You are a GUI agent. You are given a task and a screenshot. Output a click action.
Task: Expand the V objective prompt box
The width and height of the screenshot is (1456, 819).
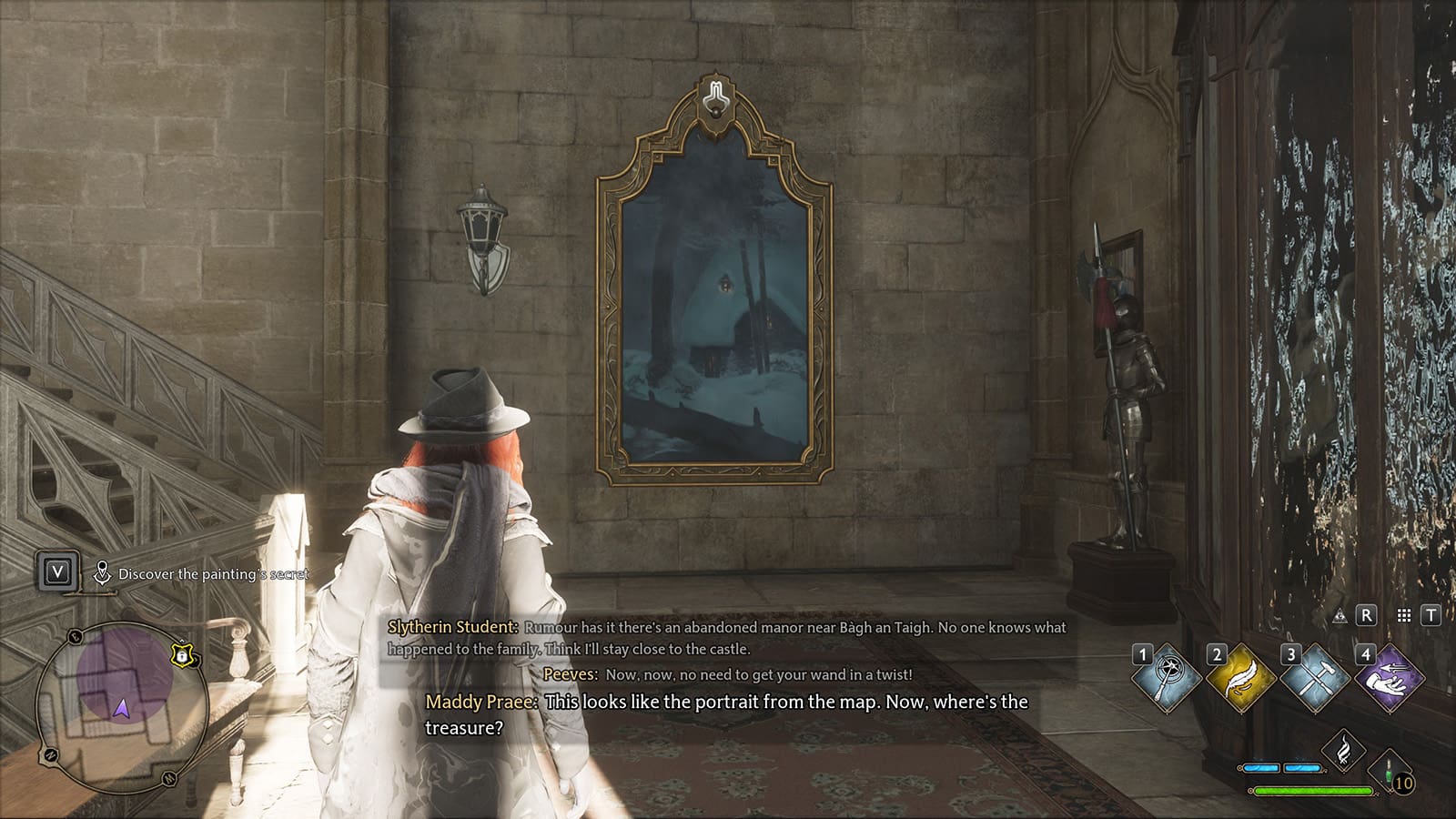[57, 571]
